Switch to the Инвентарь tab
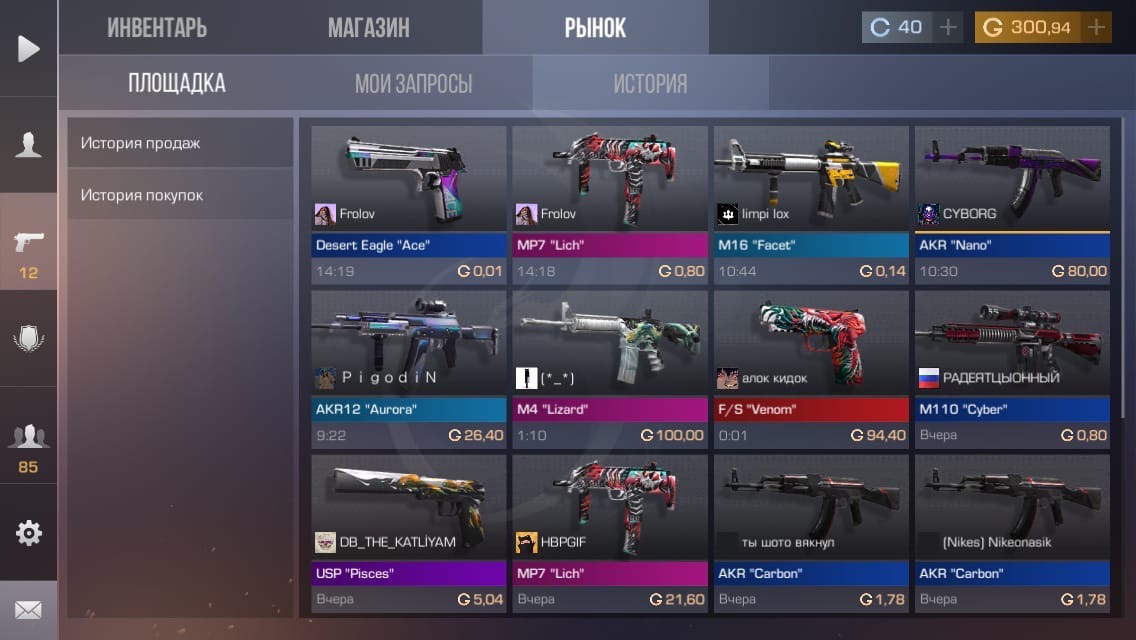1136x640 pixels. [x=157, y=27]
